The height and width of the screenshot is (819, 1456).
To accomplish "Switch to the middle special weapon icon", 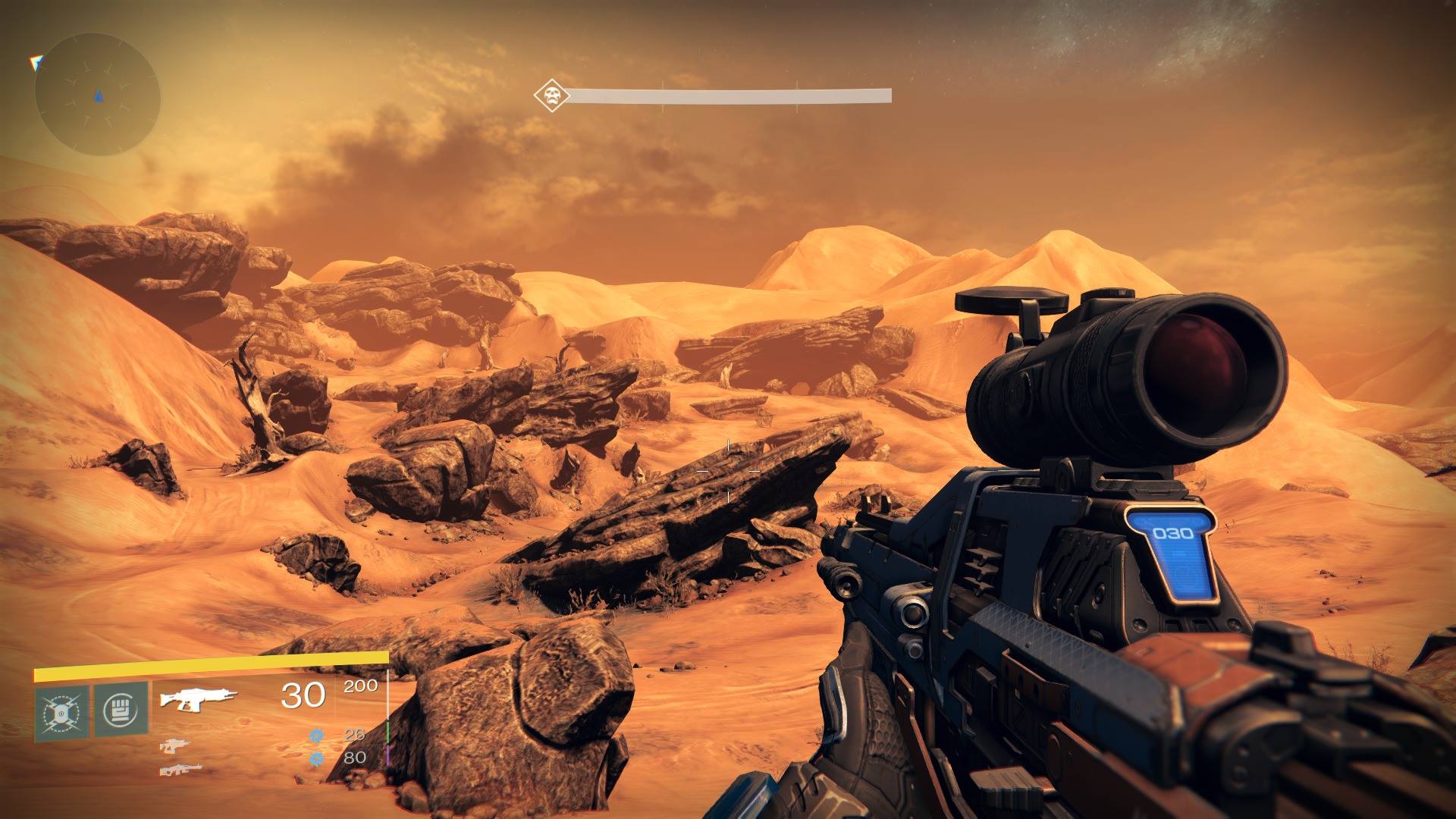I will click(x=176, y=747).
